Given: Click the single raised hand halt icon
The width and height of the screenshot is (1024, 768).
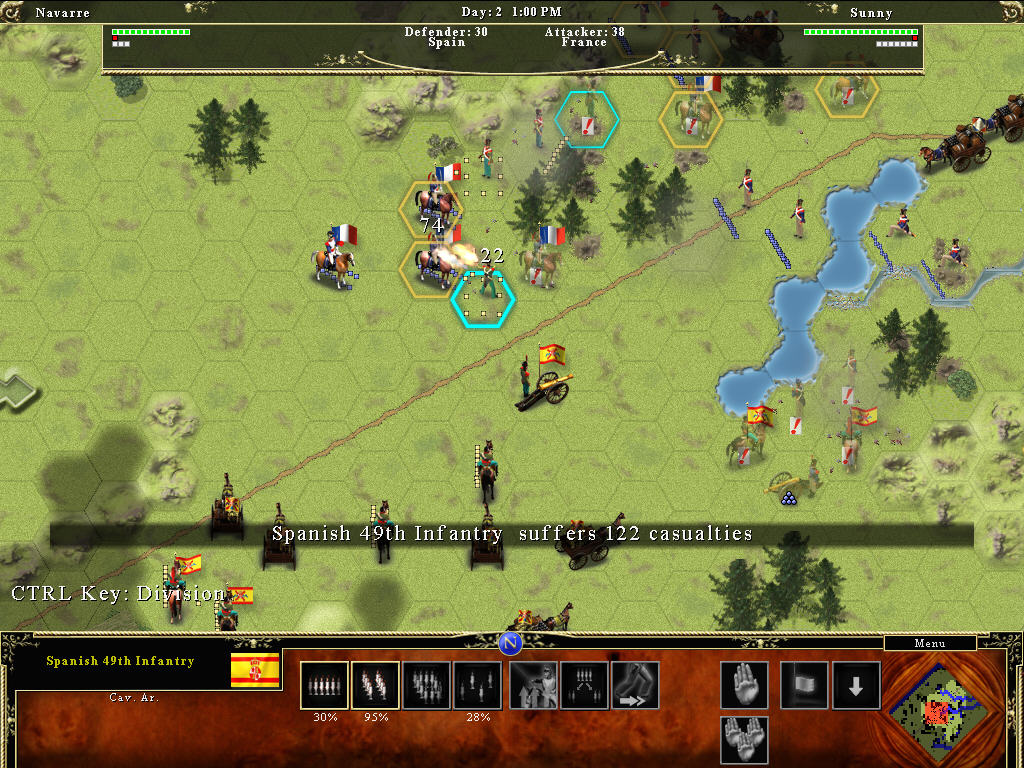Looking at the screenshot, I should [x=745, y=685].
